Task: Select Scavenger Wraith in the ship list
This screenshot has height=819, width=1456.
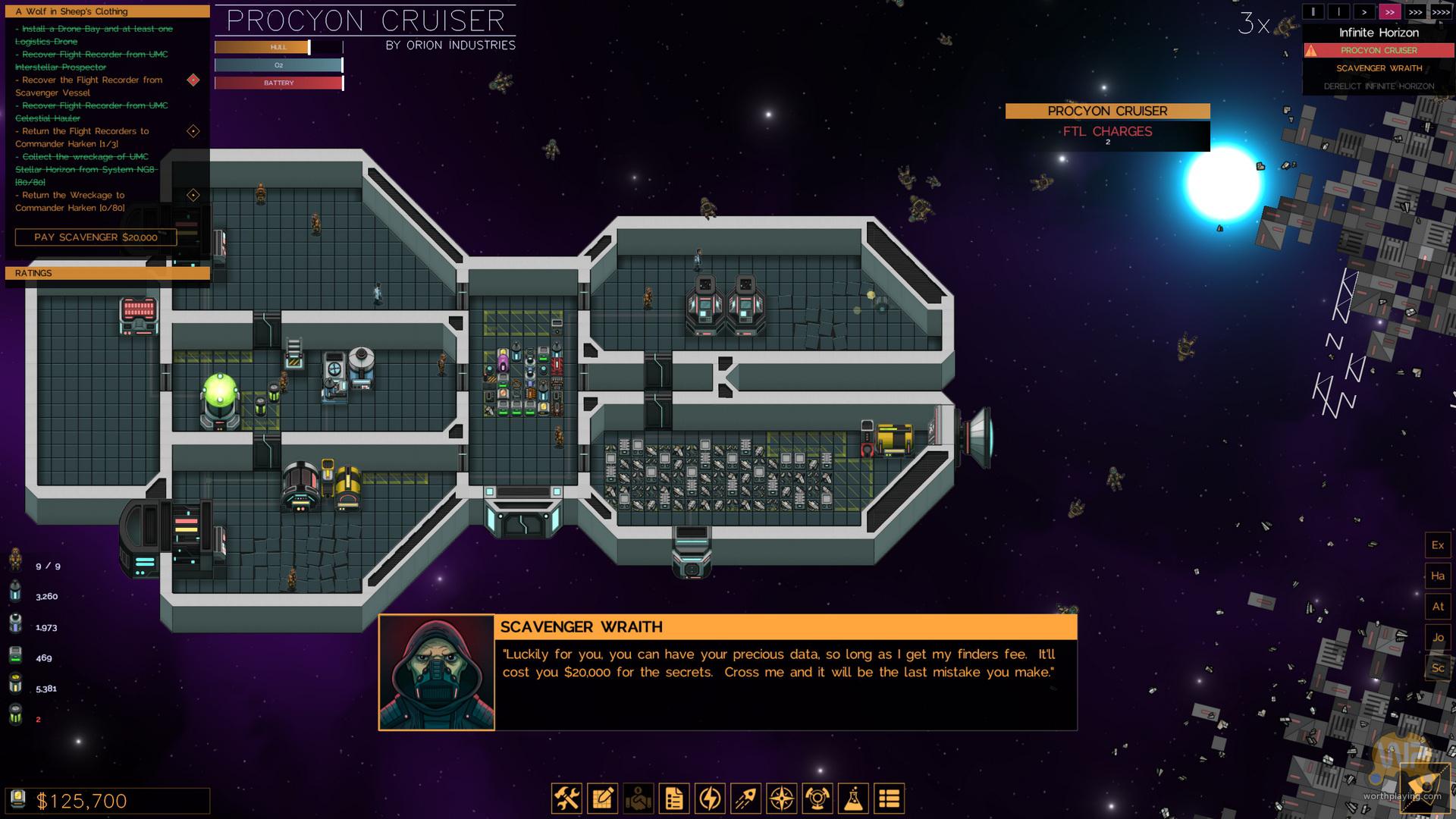Action: point(1379,68)
